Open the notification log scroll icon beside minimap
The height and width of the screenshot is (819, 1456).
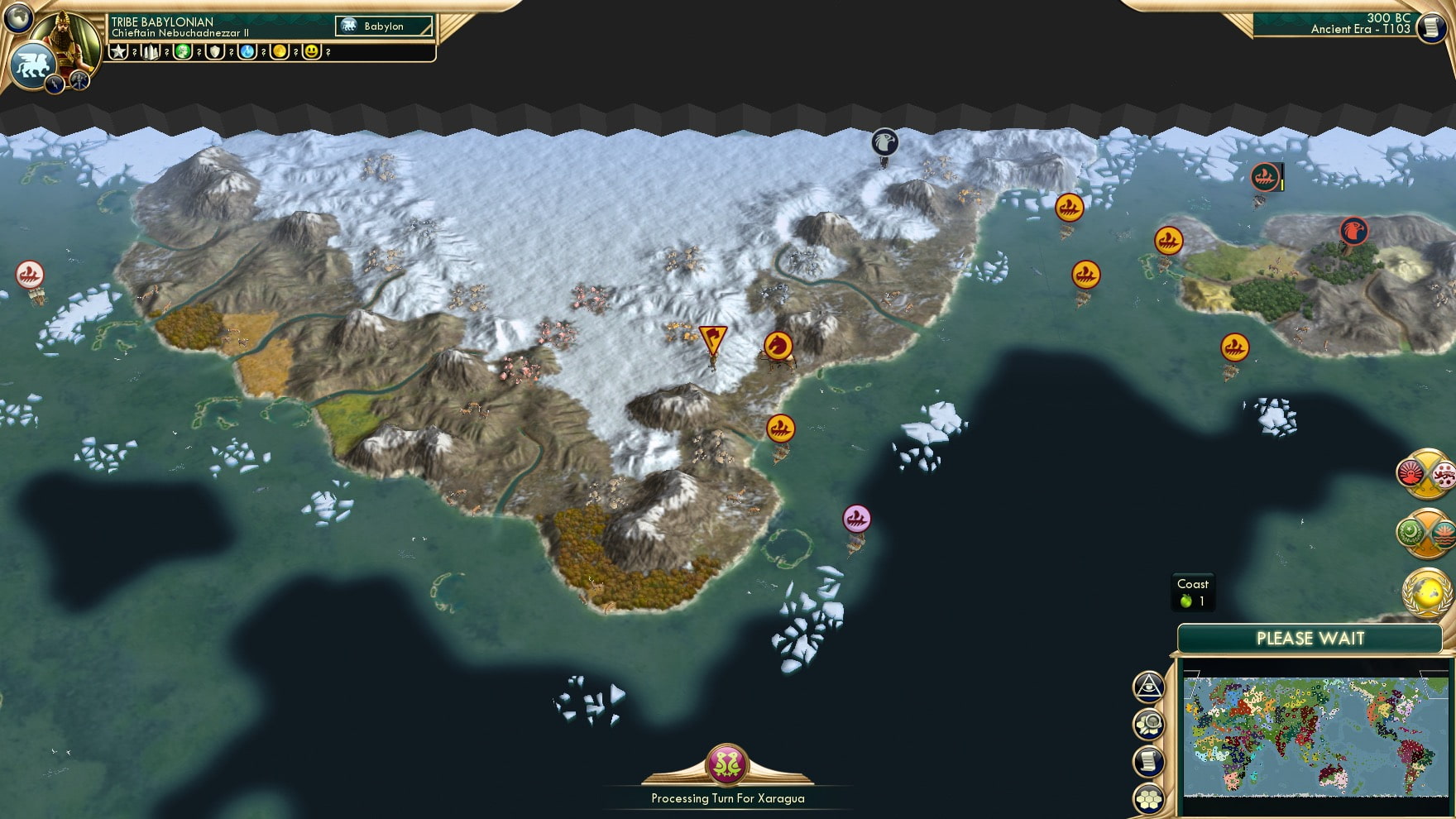click(1148, 759)
